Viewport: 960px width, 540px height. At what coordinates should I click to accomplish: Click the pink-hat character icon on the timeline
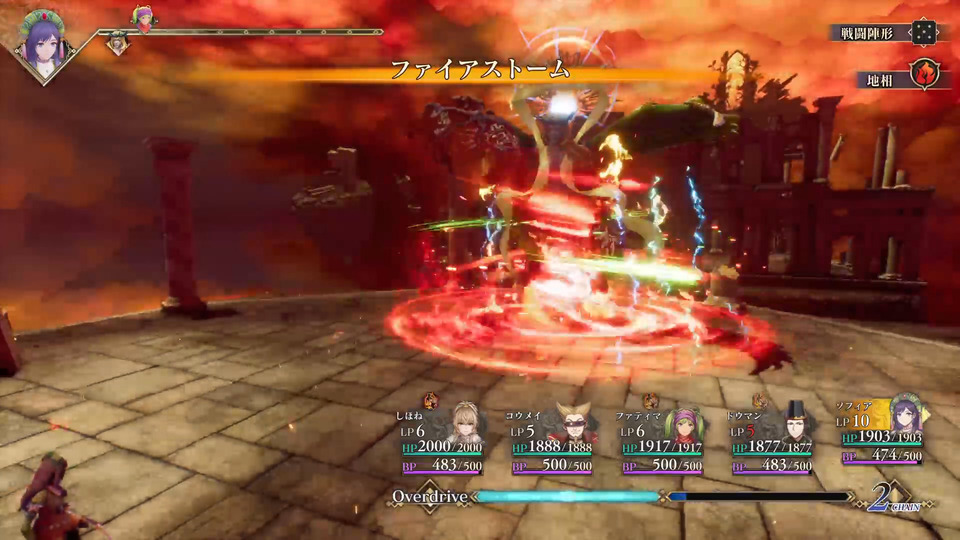click(x=143, y=17)
